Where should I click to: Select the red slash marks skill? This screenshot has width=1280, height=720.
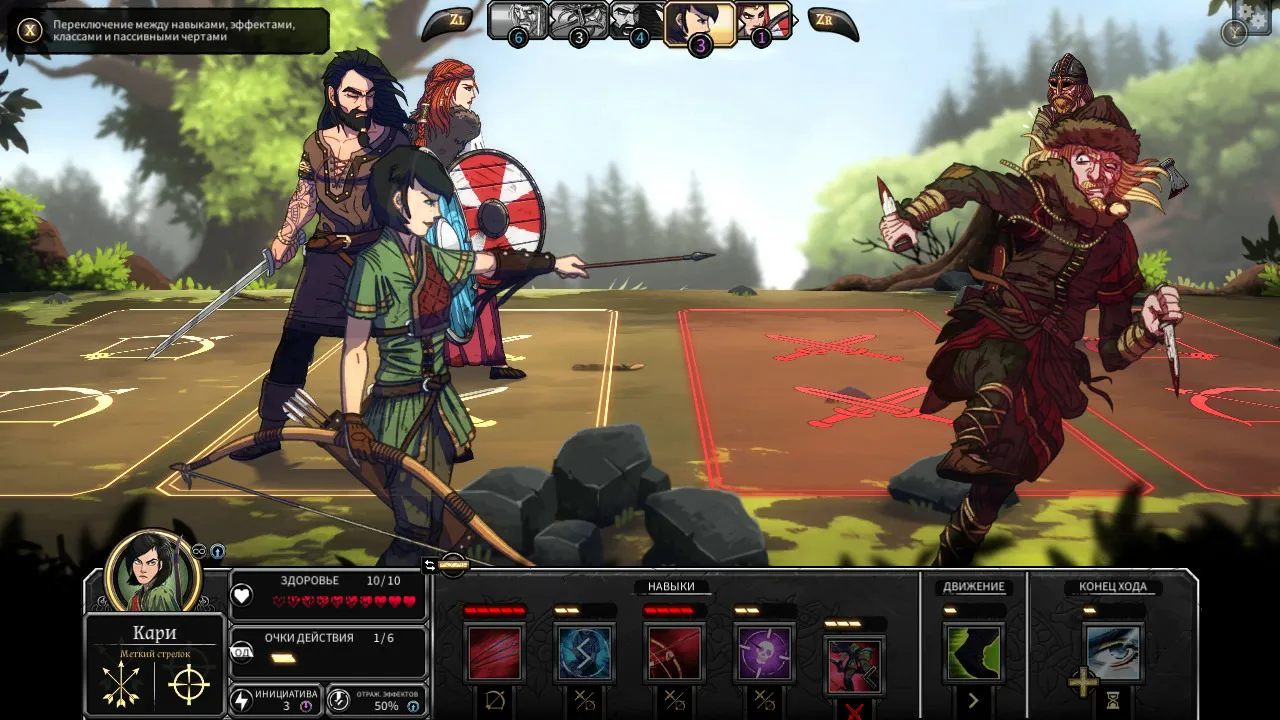pyautogui.click(x=494, y=653)
